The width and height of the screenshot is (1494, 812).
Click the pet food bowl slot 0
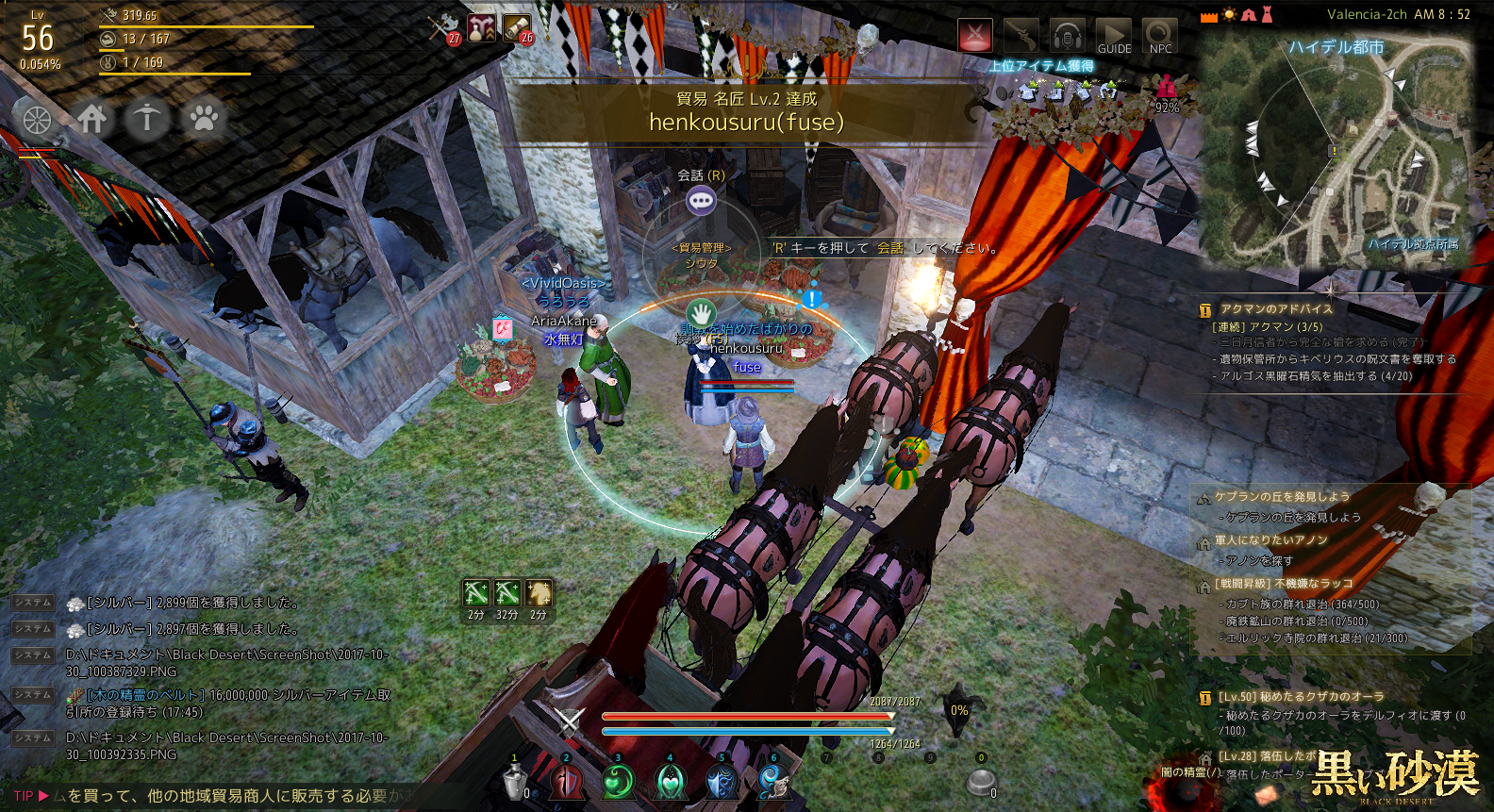point(981,782)
